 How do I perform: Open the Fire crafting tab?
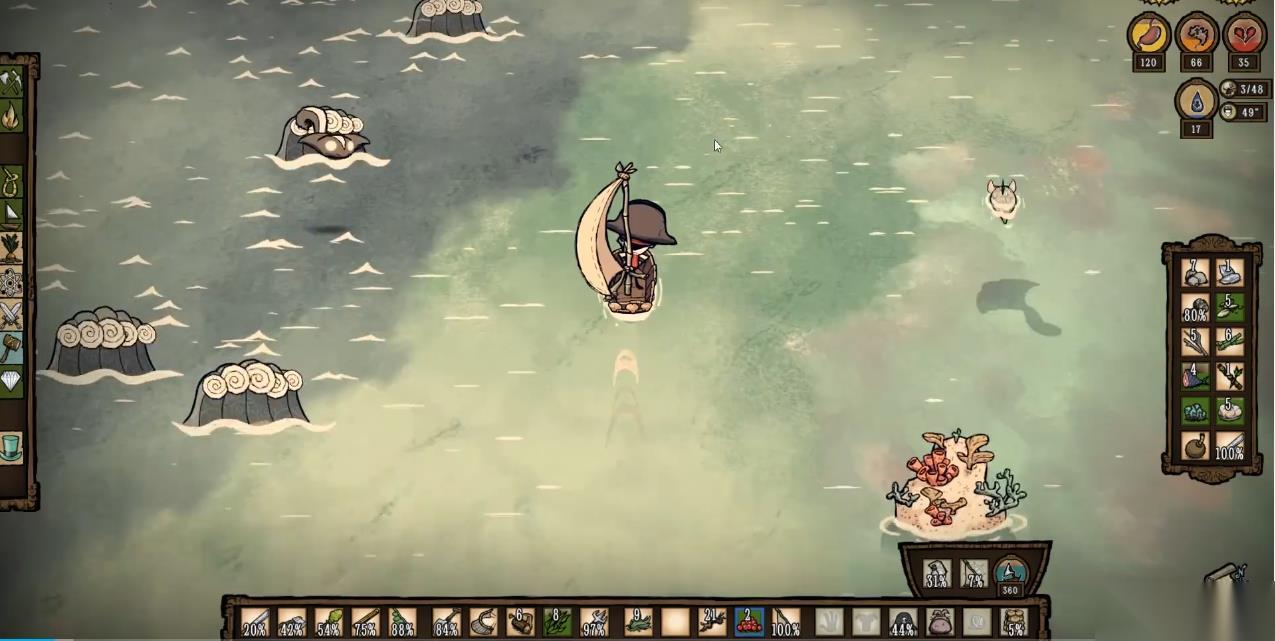point(11,117)
